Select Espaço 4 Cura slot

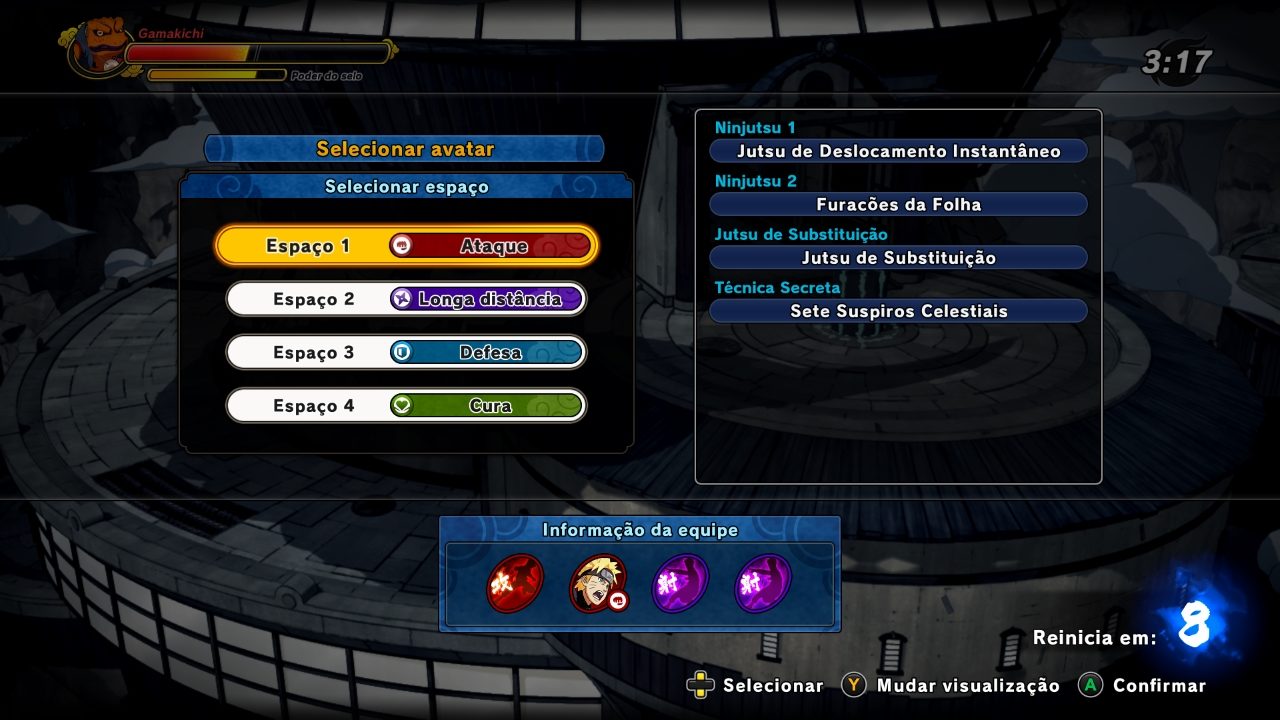point(406,406)
